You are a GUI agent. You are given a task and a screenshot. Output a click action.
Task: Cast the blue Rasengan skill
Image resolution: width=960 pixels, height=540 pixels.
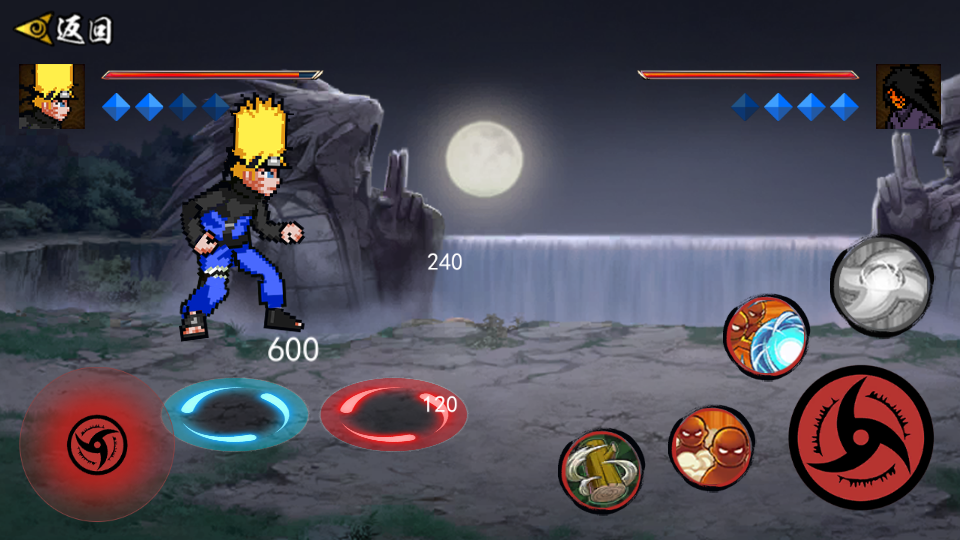click(766, 336)
